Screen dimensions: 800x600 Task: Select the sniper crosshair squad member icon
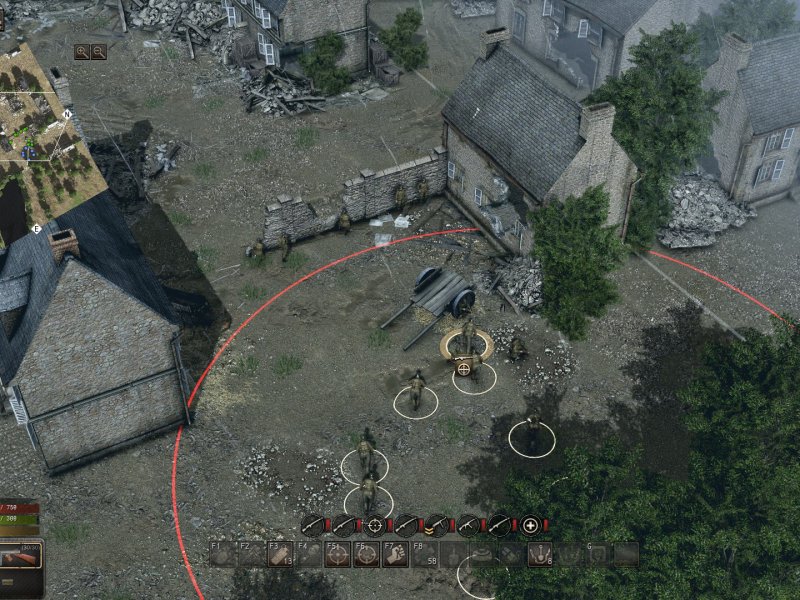[x=374, y=524]
